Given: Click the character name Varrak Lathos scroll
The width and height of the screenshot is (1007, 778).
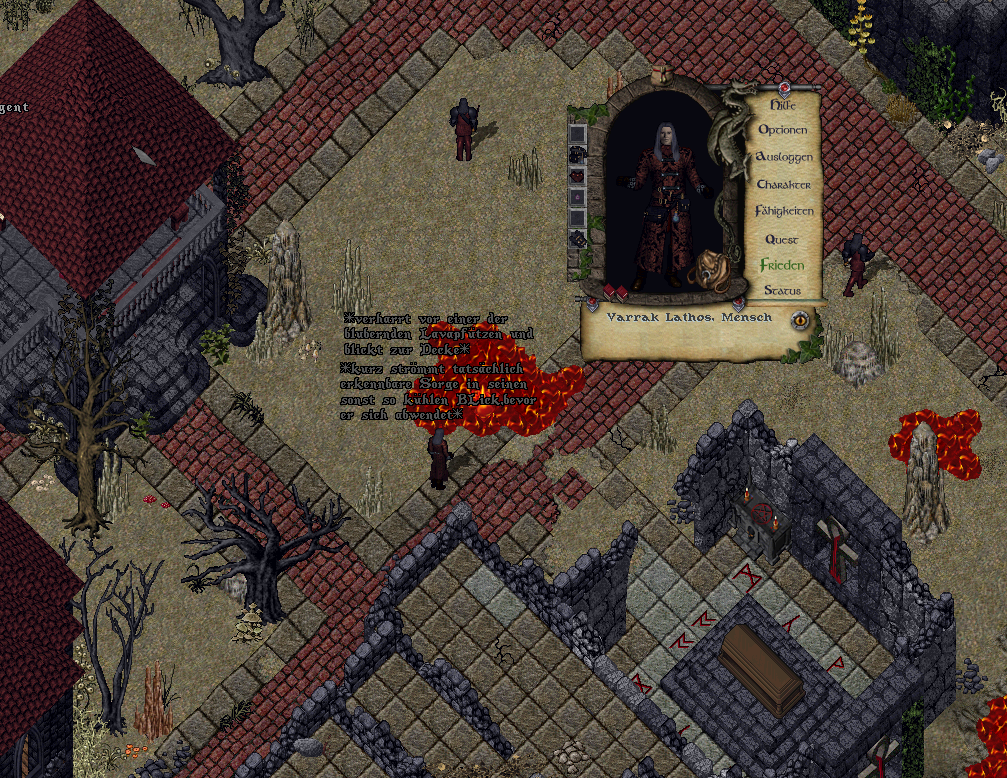Looking at the screenshot, I should click(689, 317).
